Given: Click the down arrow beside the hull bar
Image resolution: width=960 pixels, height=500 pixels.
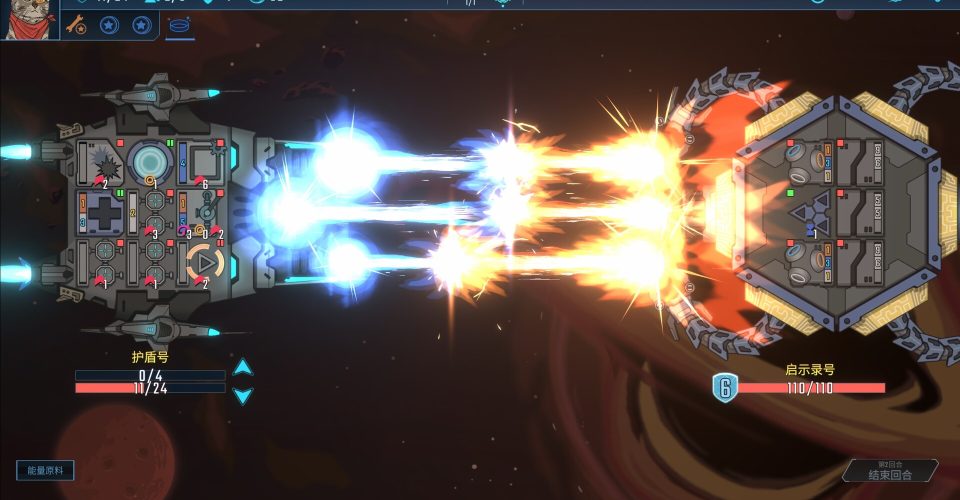Looking at the screenshot, I should [x=243, y=395].
